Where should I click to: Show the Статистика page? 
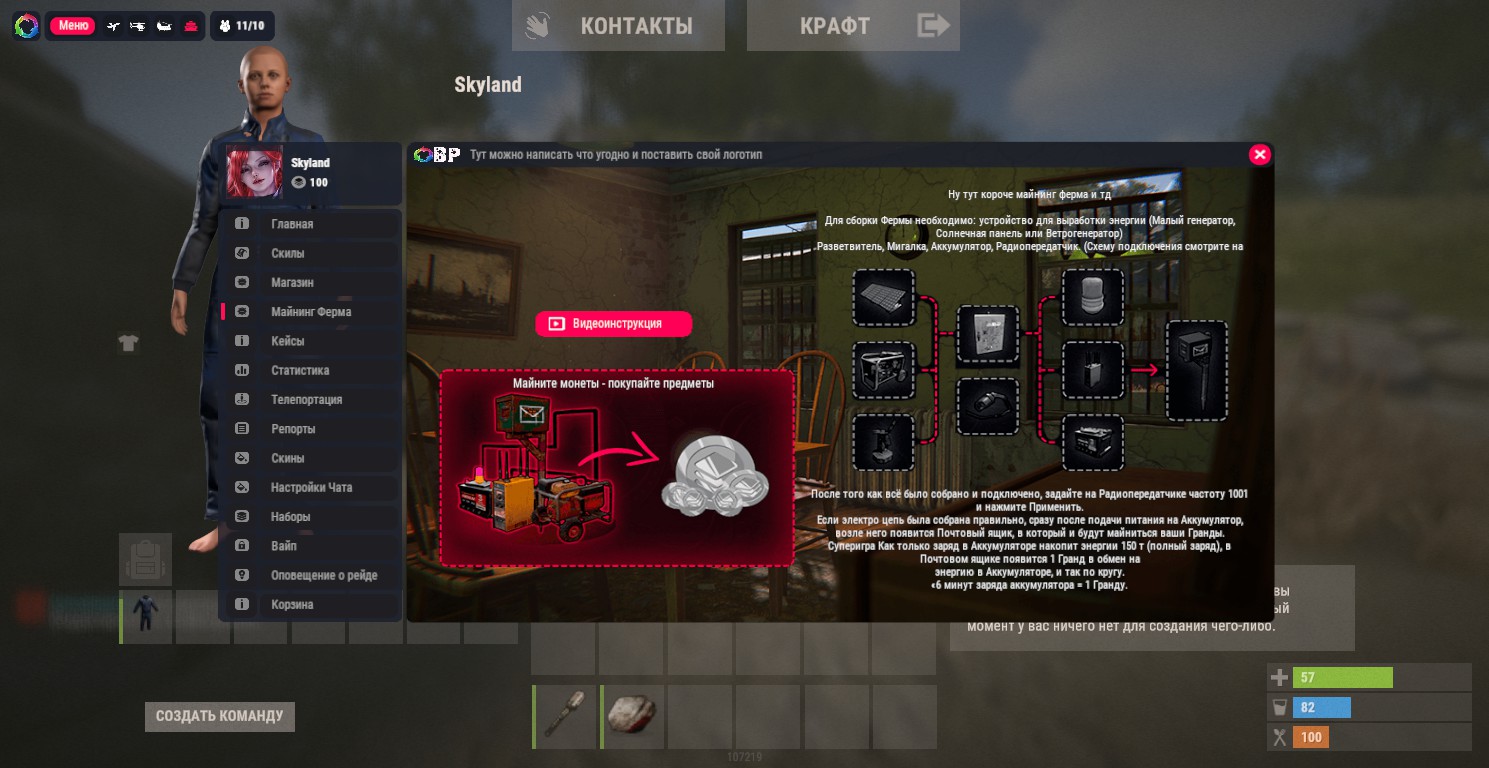coord(310,370)
